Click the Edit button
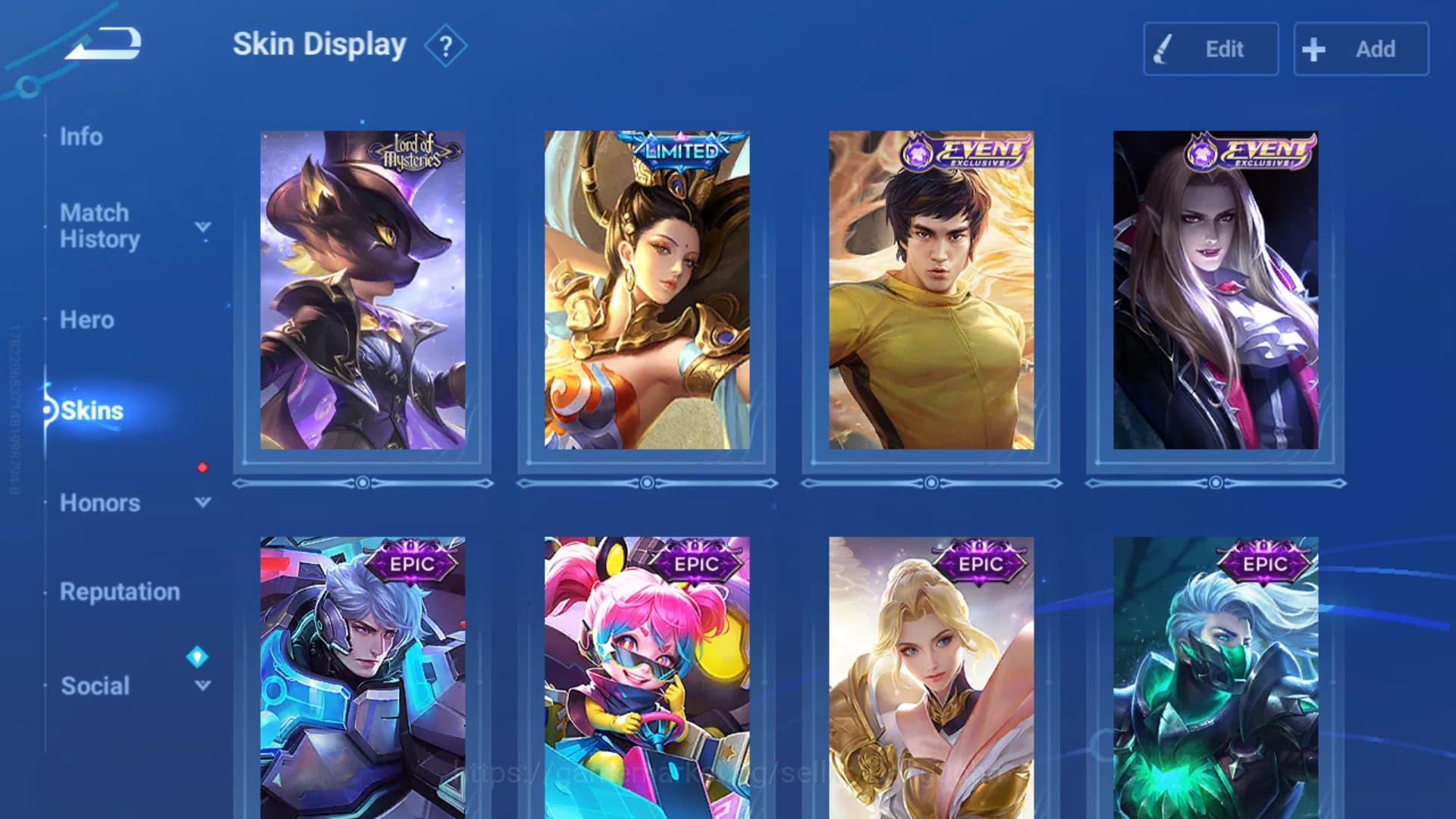The height and width of the screenshot is (819, 1456). pyautogui.click(x=1210, y=49)
